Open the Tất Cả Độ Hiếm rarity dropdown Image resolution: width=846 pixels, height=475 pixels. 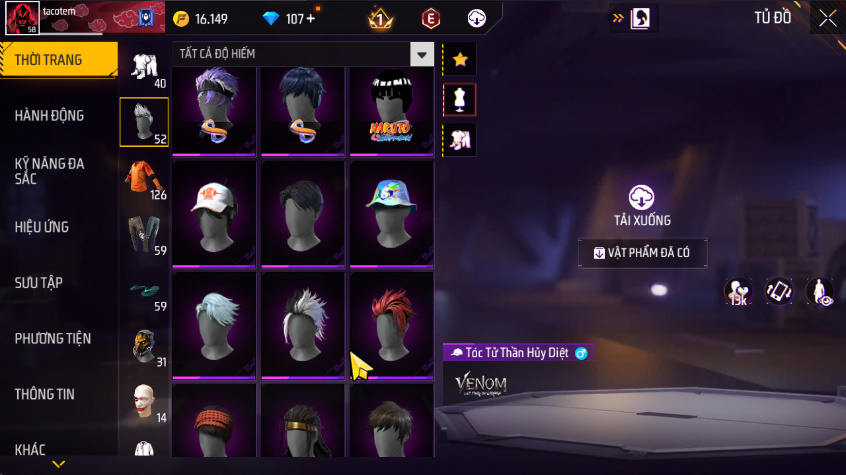(x=423, y=54)
